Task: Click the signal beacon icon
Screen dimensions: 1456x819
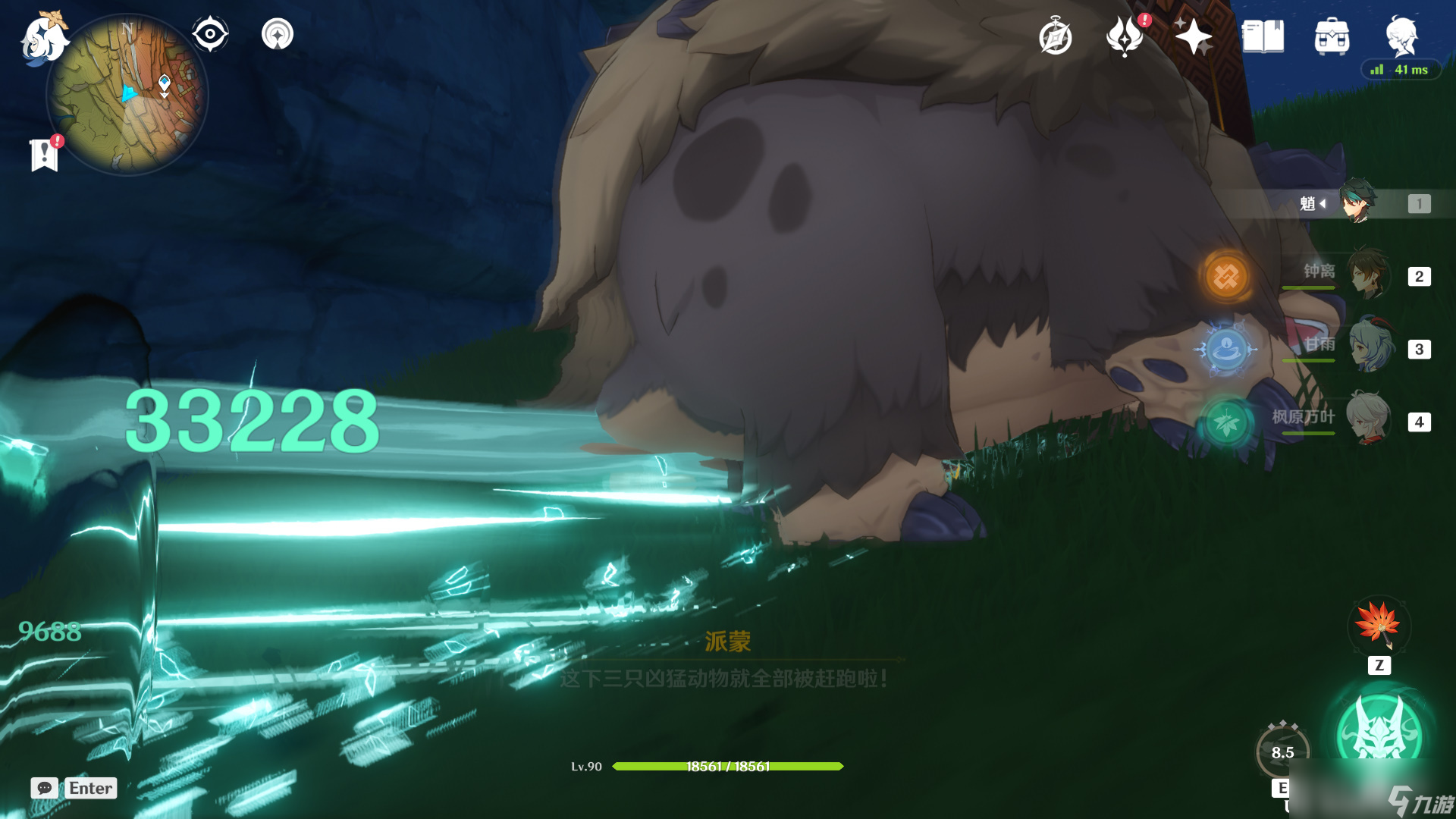Action: tap(278, 34)
